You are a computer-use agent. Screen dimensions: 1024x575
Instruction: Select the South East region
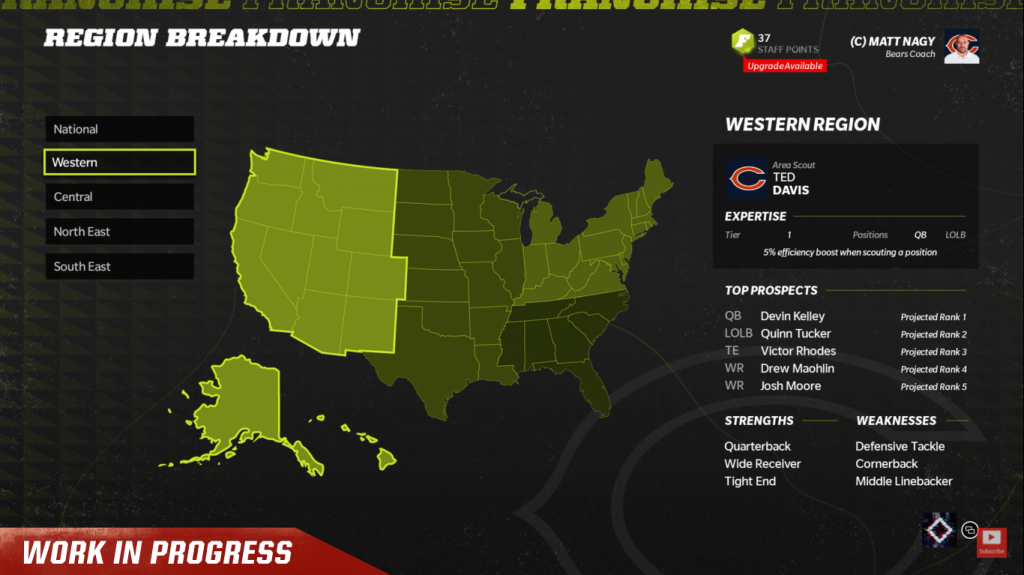[x=119, y=267]
